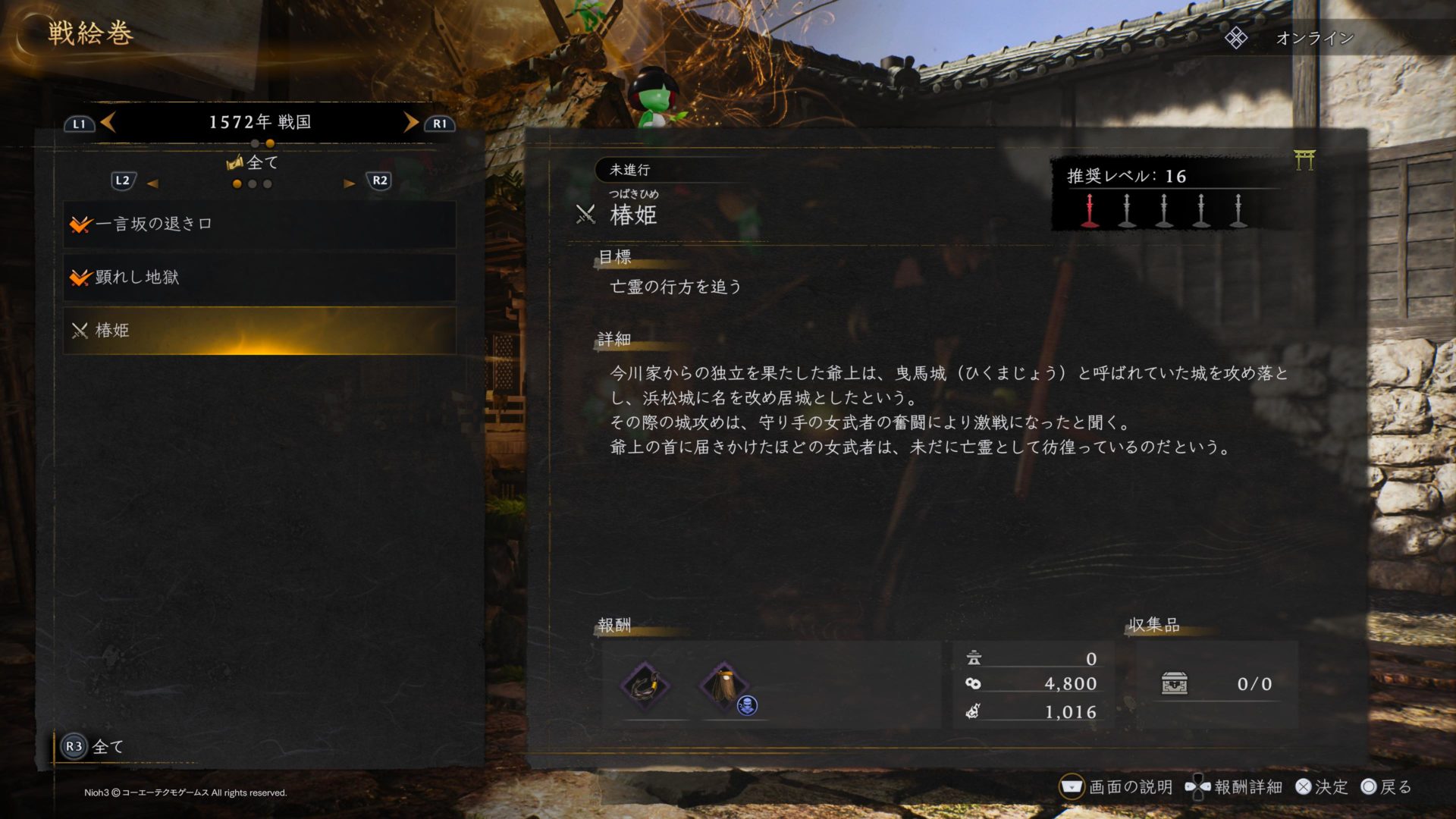Screen dimensions: 1456x819
Task: Select the 一言坂の退き口 mission
Action: tap(259, 224)
